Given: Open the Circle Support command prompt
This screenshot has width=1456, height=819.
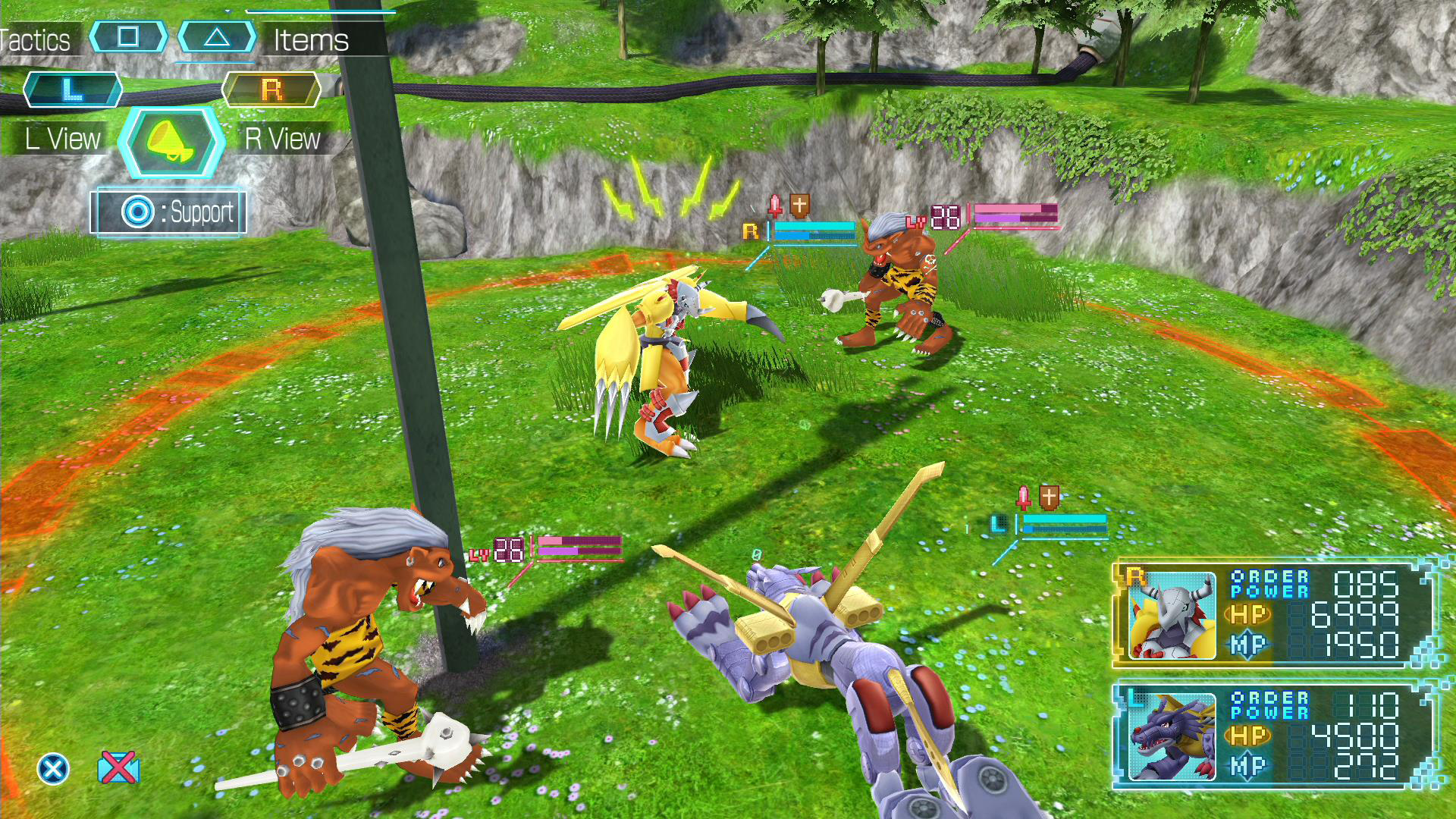Looking at the screenshot, I should (x=138, y=212).
